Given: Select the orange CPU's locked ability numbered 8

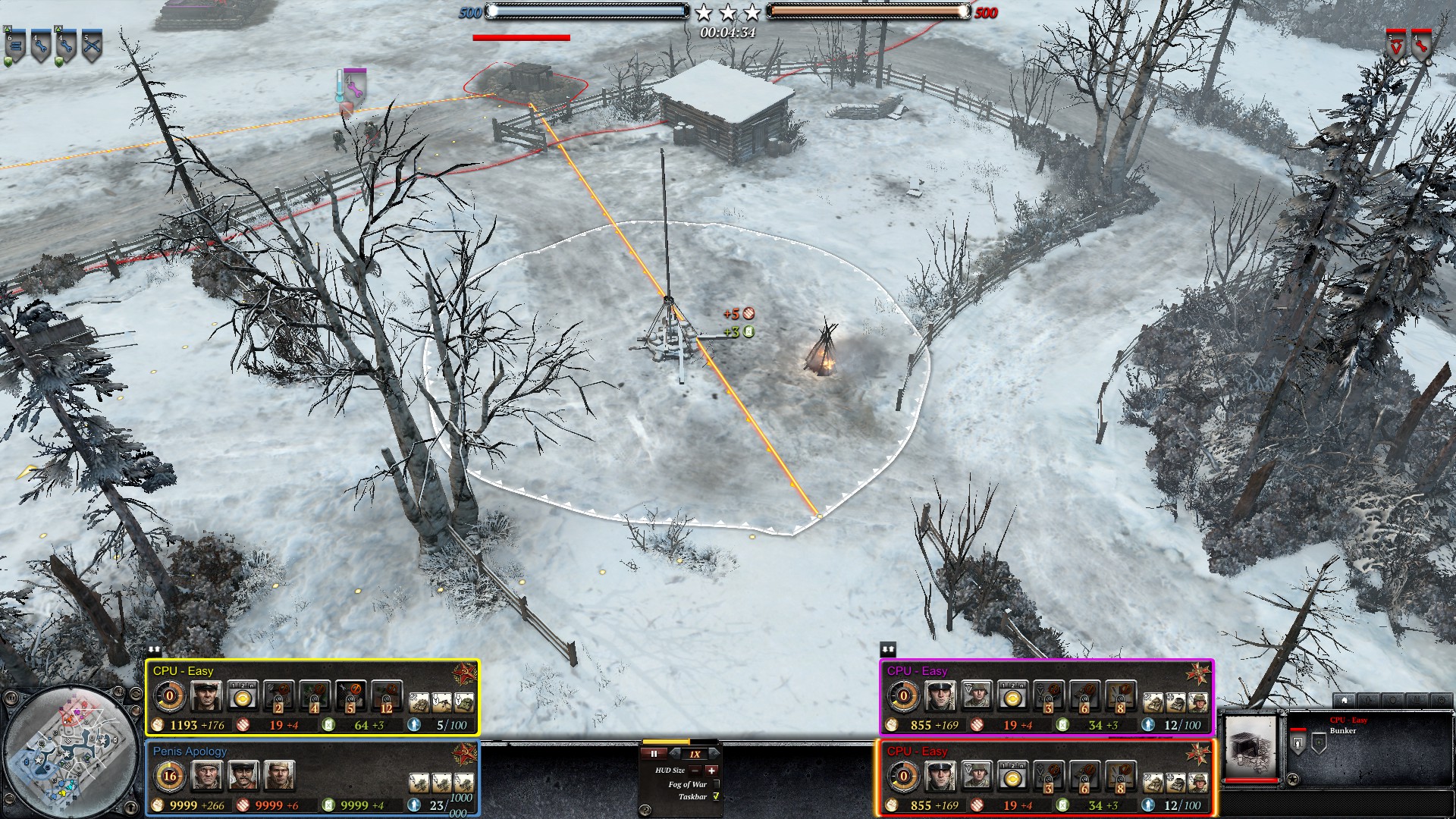Looking at the screenshot, I should (x=1120, y=777).
